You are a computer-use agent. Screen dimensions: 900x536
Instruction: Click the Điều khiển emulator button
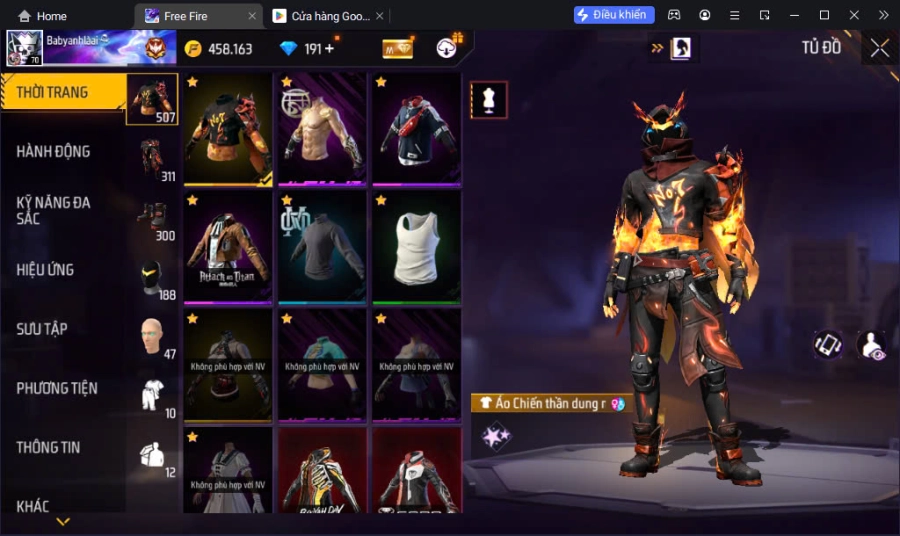(614, 15)
